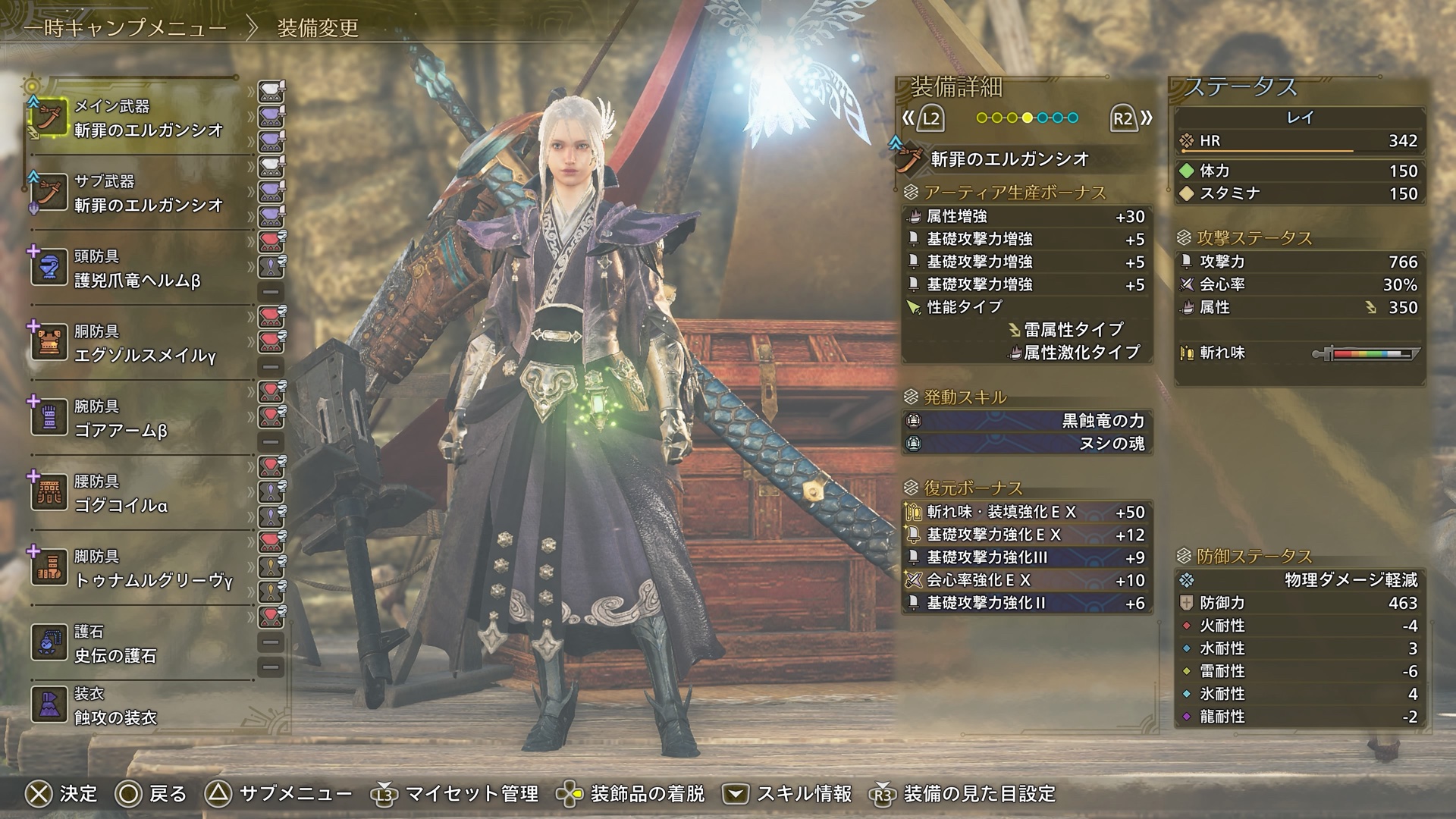The height and width of the screenshot is (819, 1456).
Task: Select the 属性増強 production bonus row
Action: [1028, 217]
